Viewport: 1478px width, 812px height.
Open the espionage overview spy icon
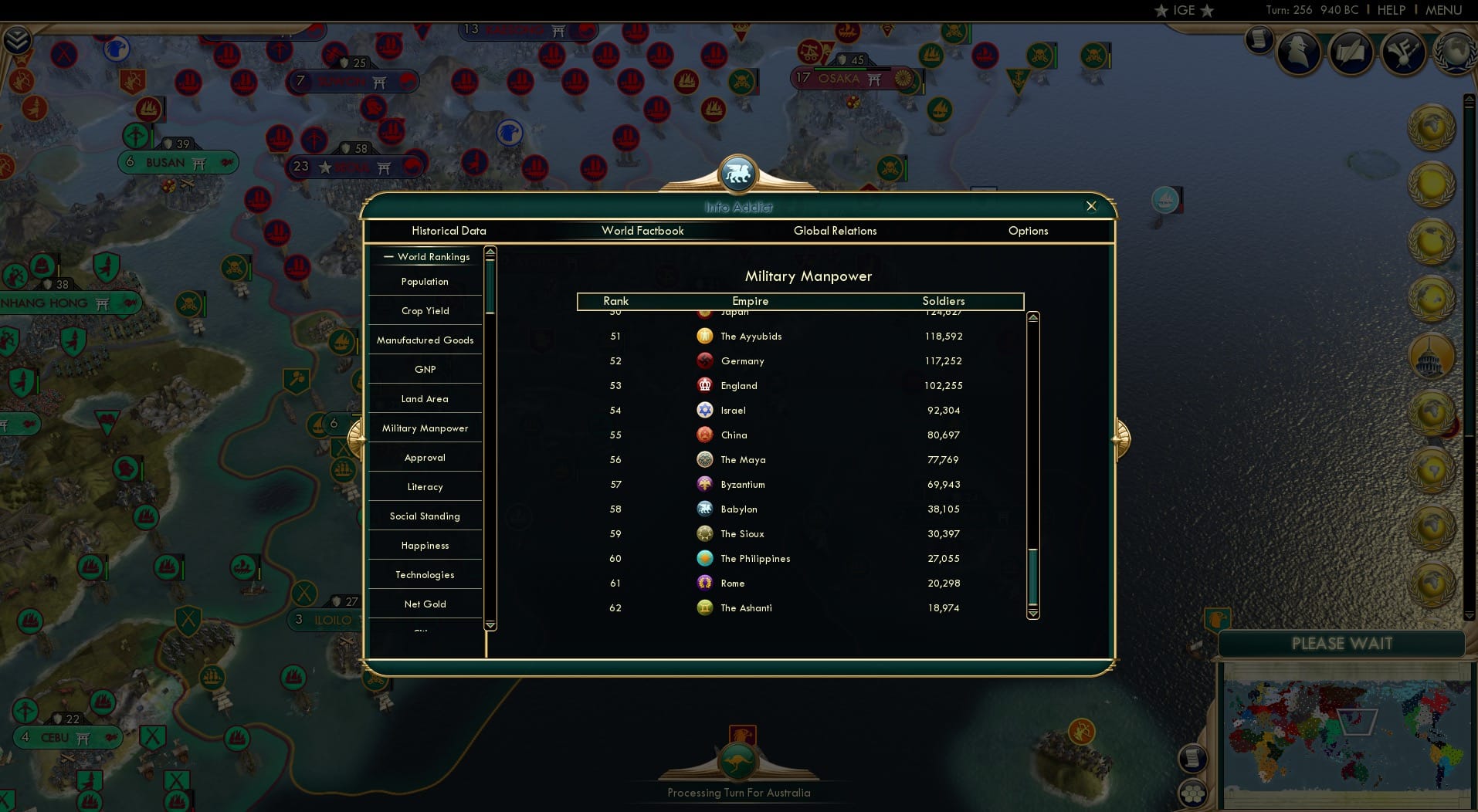click(x=1299, y=52)
